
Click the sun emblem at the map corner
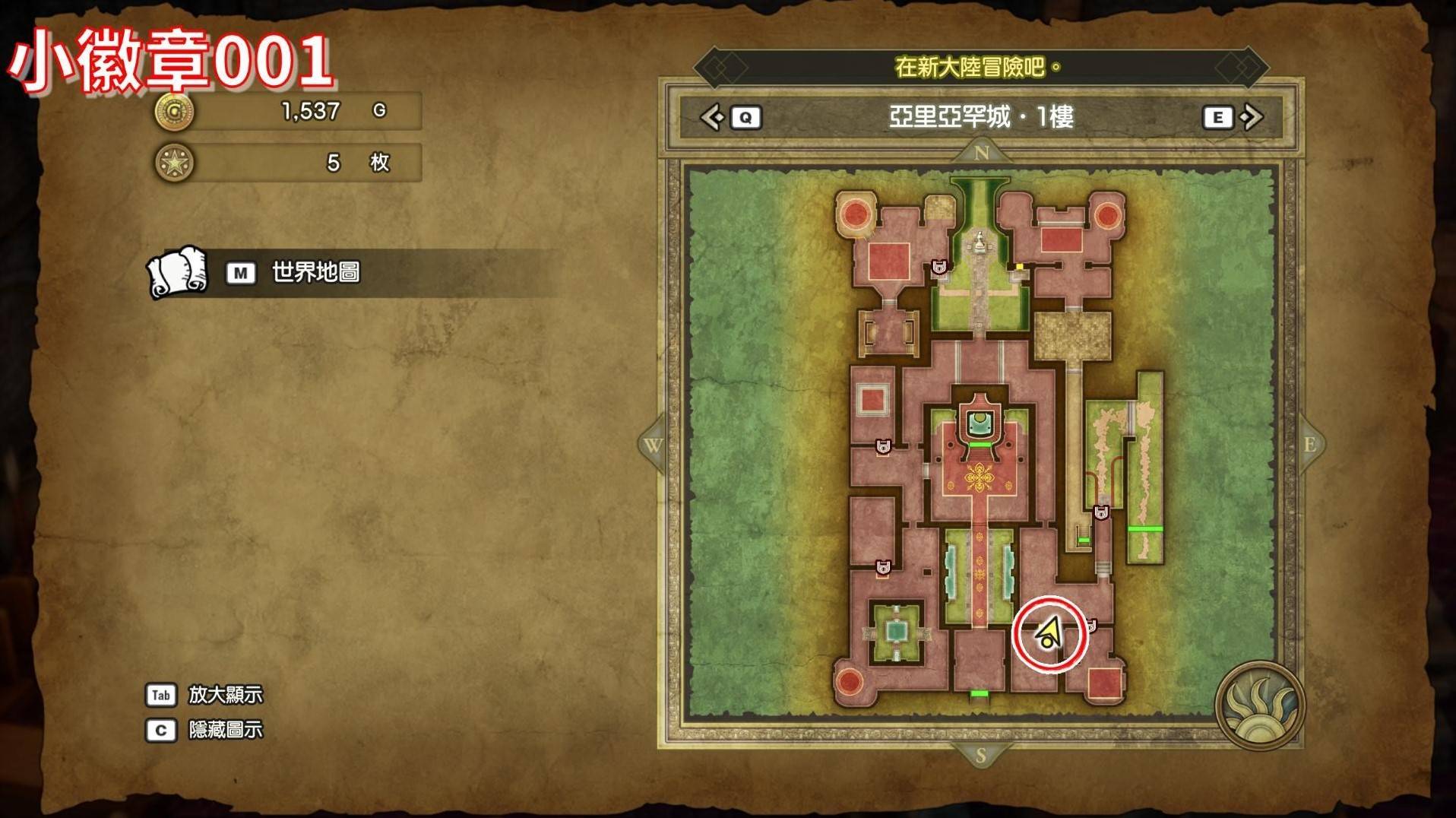coord(1259,705)
